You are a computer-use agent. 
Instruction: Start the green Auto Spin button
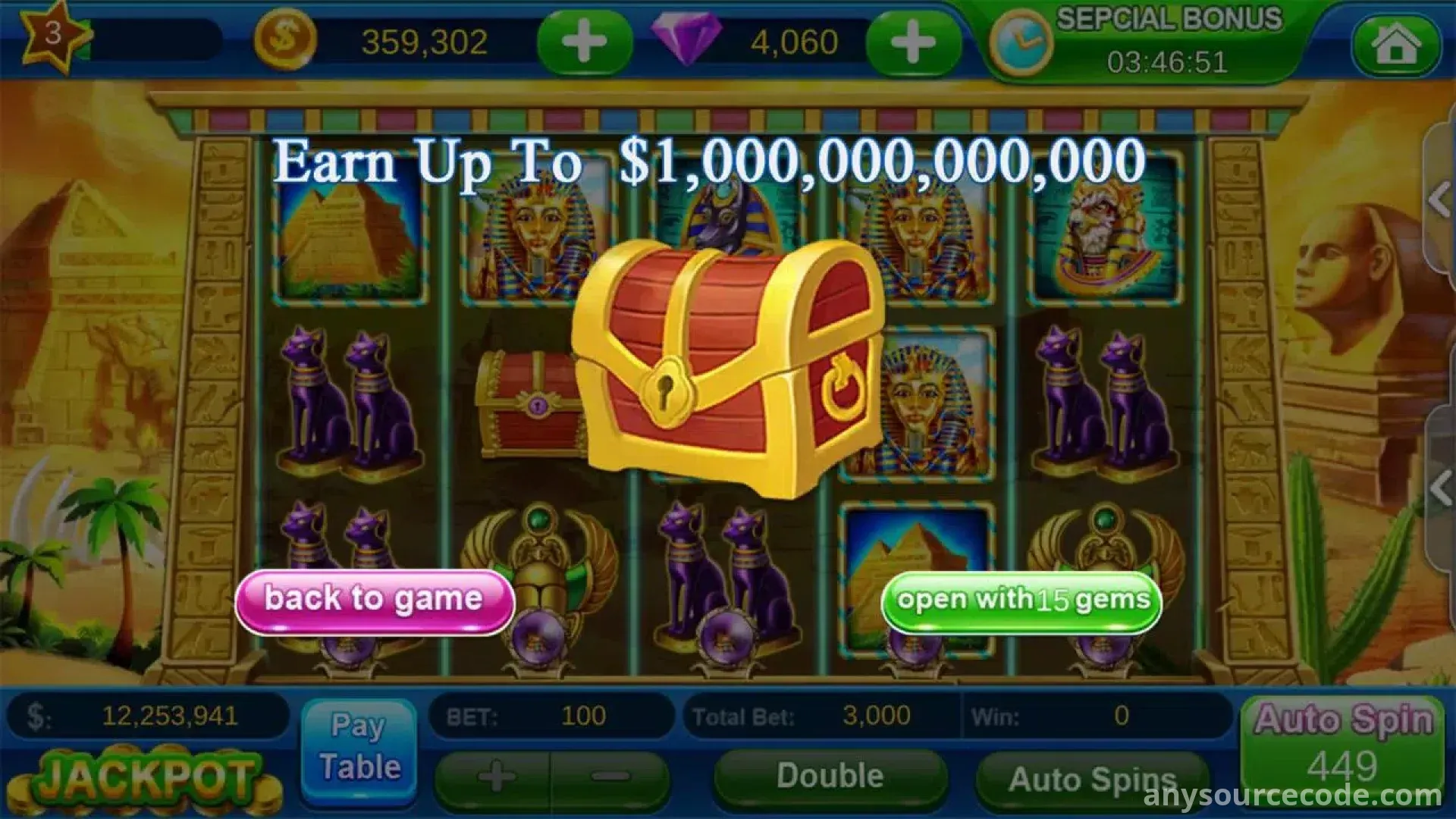tap(1342, 747)
